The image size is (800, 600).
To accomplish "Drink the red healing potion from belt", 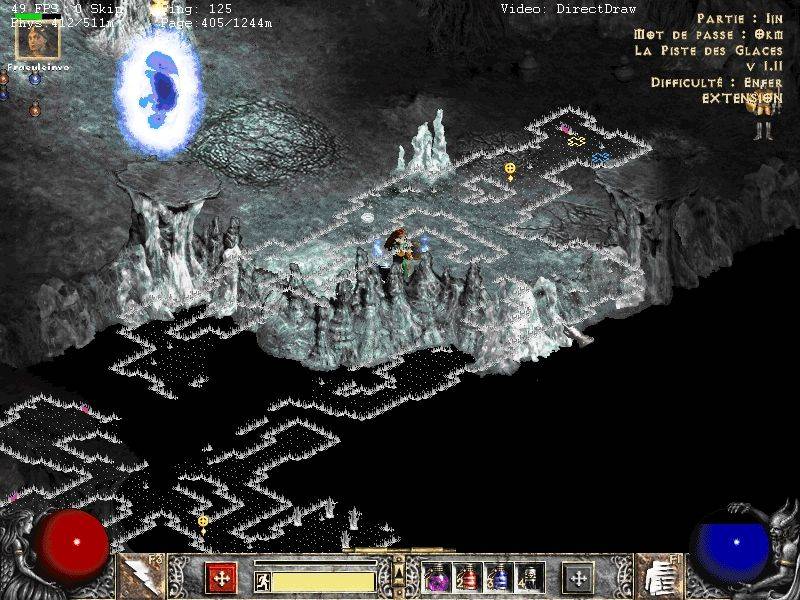I will pos(467,578).
